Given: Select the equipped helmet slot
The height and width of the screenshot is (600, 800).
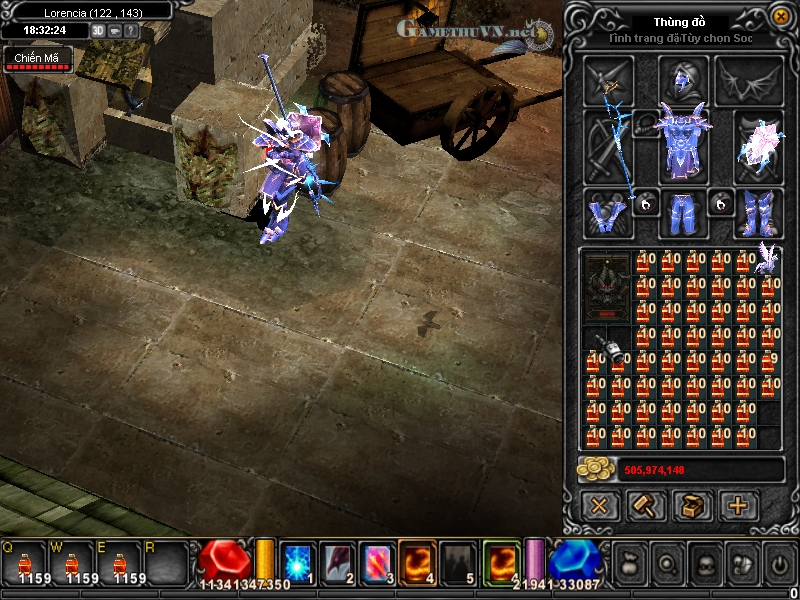Looking at the screenshot, I should tap(683, 80).
